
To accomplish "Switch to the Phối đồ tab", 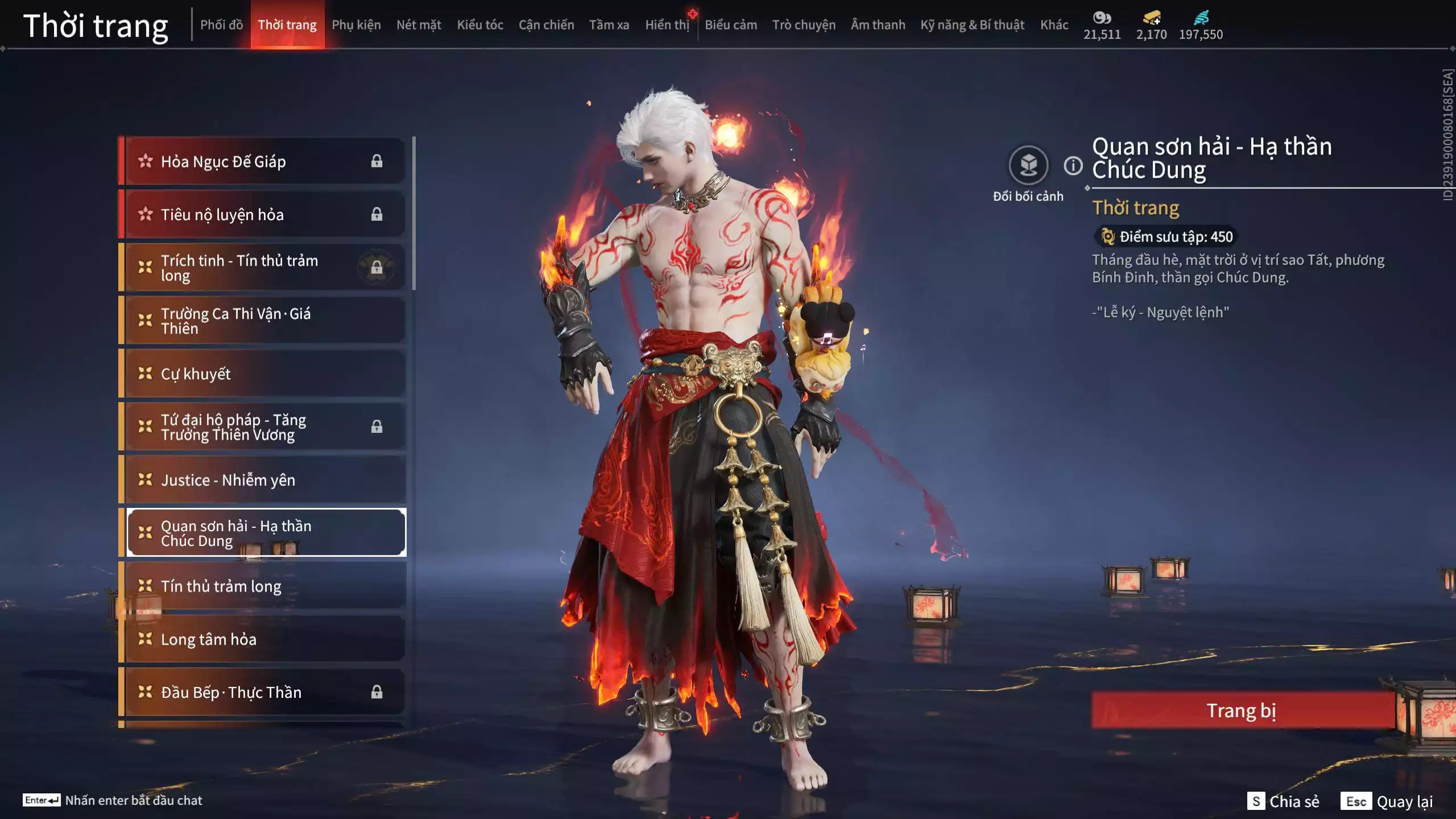I will pos(221,25).
